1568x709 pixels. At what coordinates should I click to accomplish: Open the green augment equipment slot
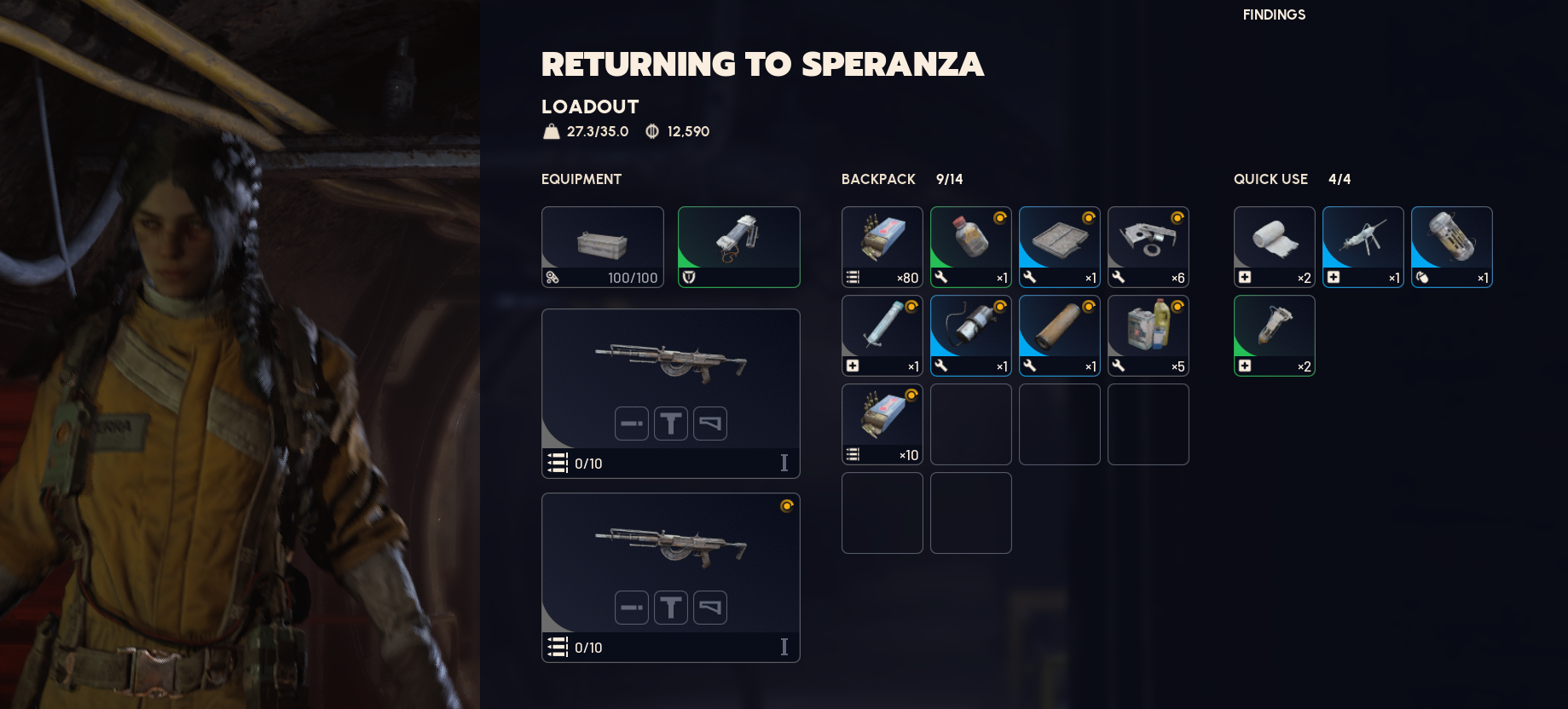coord(738,246)
